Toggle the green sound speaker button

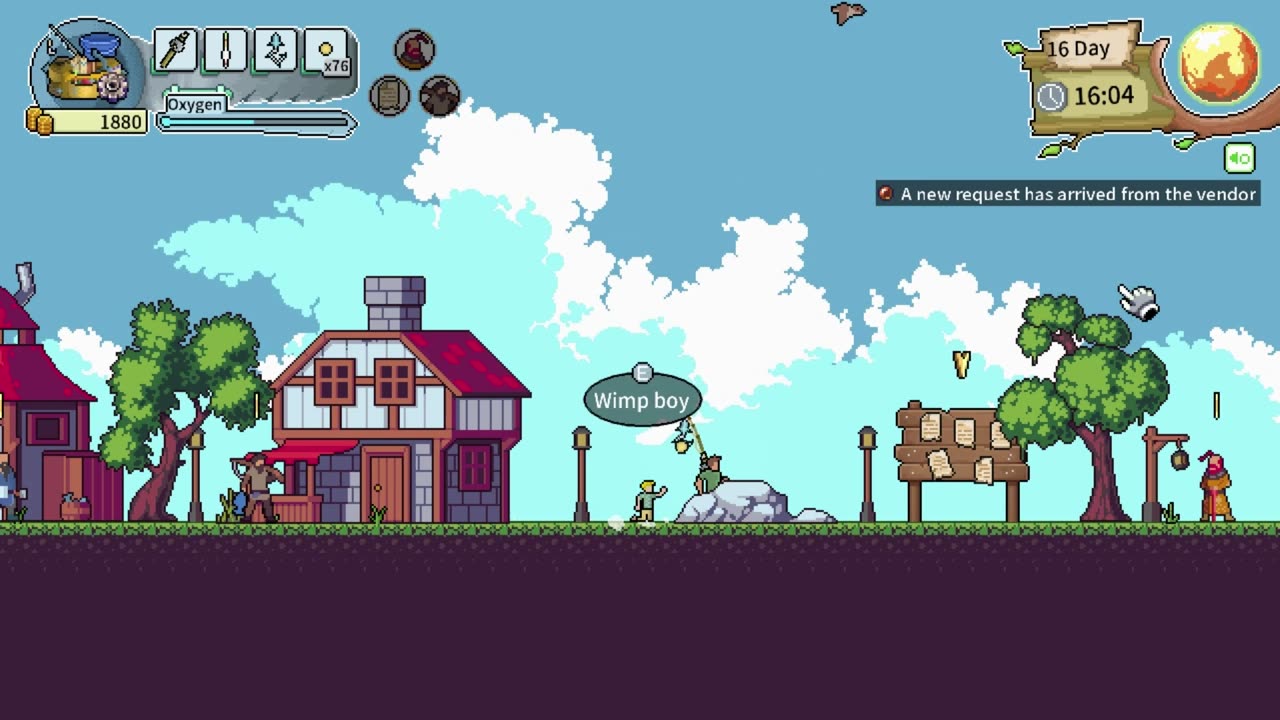click(1239, 158)
